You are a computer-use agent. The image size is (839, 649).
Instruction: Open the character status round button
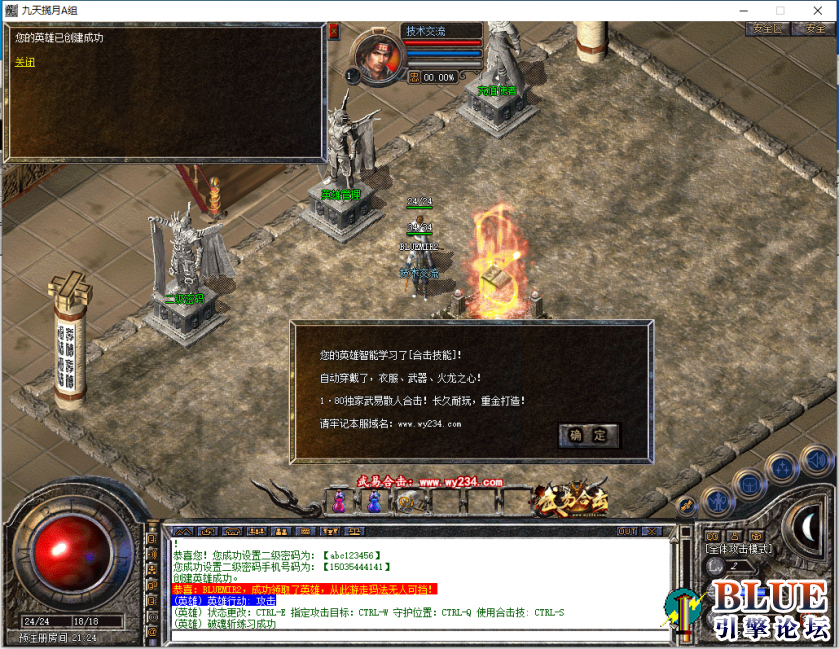pyautogui.click(x=716, y=501)
